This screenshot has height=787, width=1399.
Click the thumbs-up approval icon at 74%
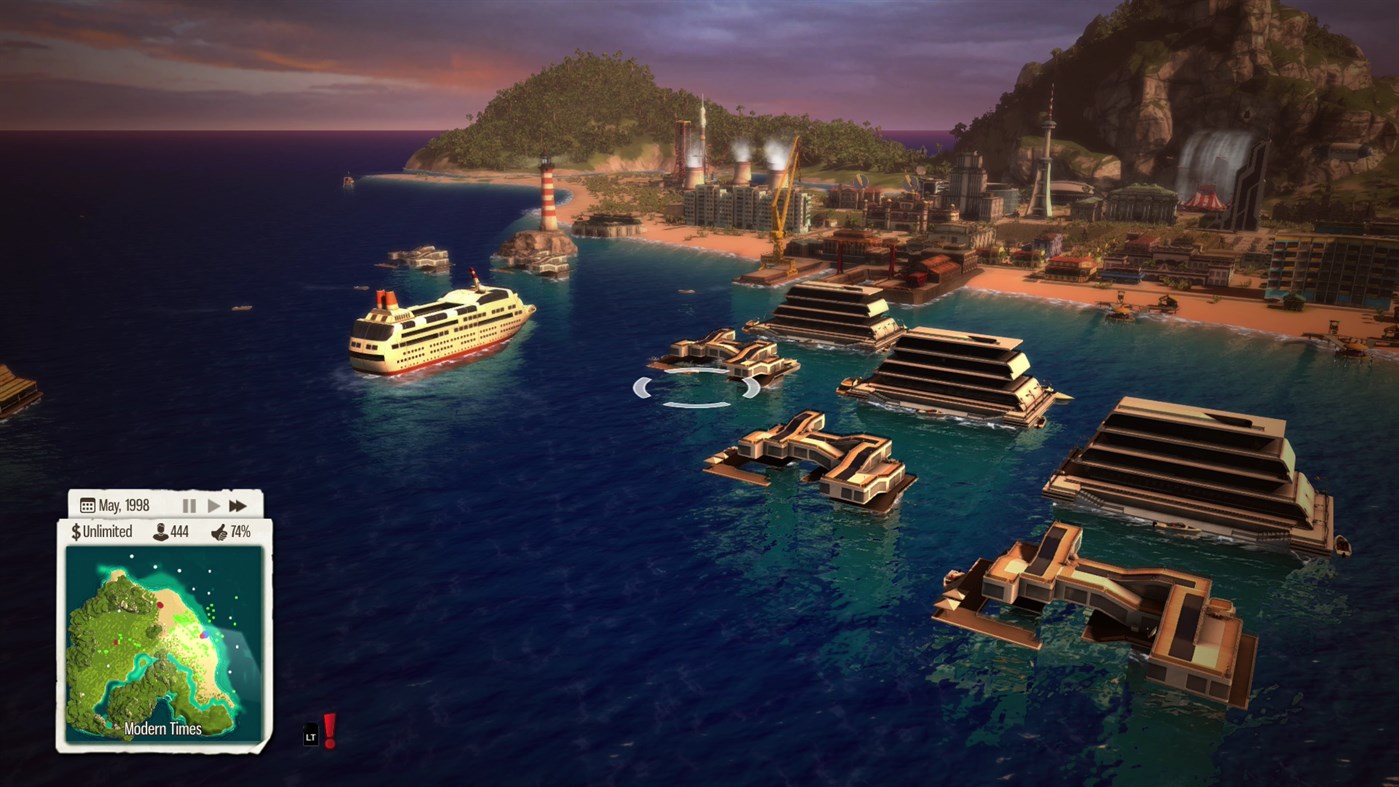tap(218, 531)
